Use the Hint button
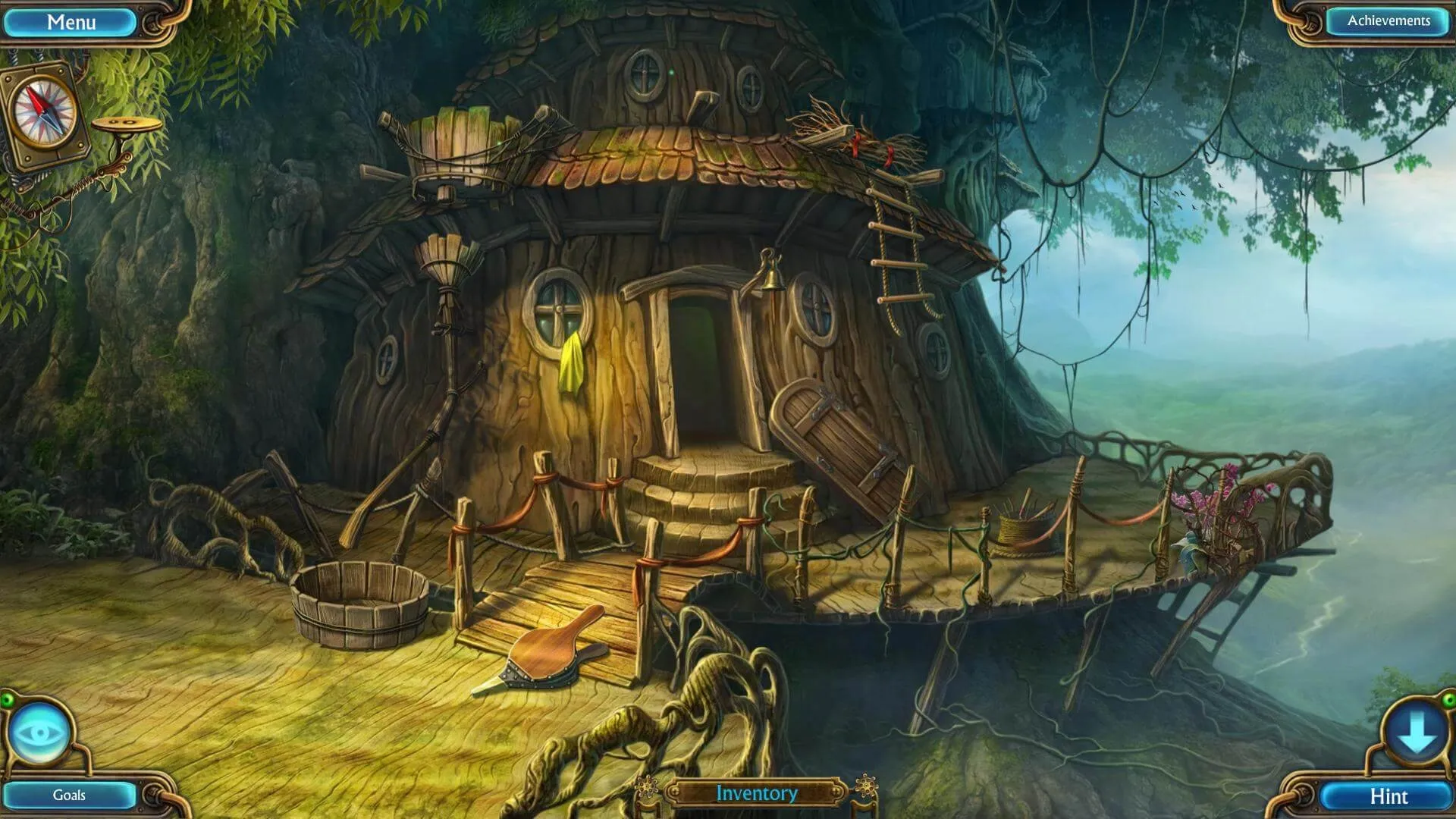The width and height of the screenshot is (1456, 819). click(x=1388, y=796)
